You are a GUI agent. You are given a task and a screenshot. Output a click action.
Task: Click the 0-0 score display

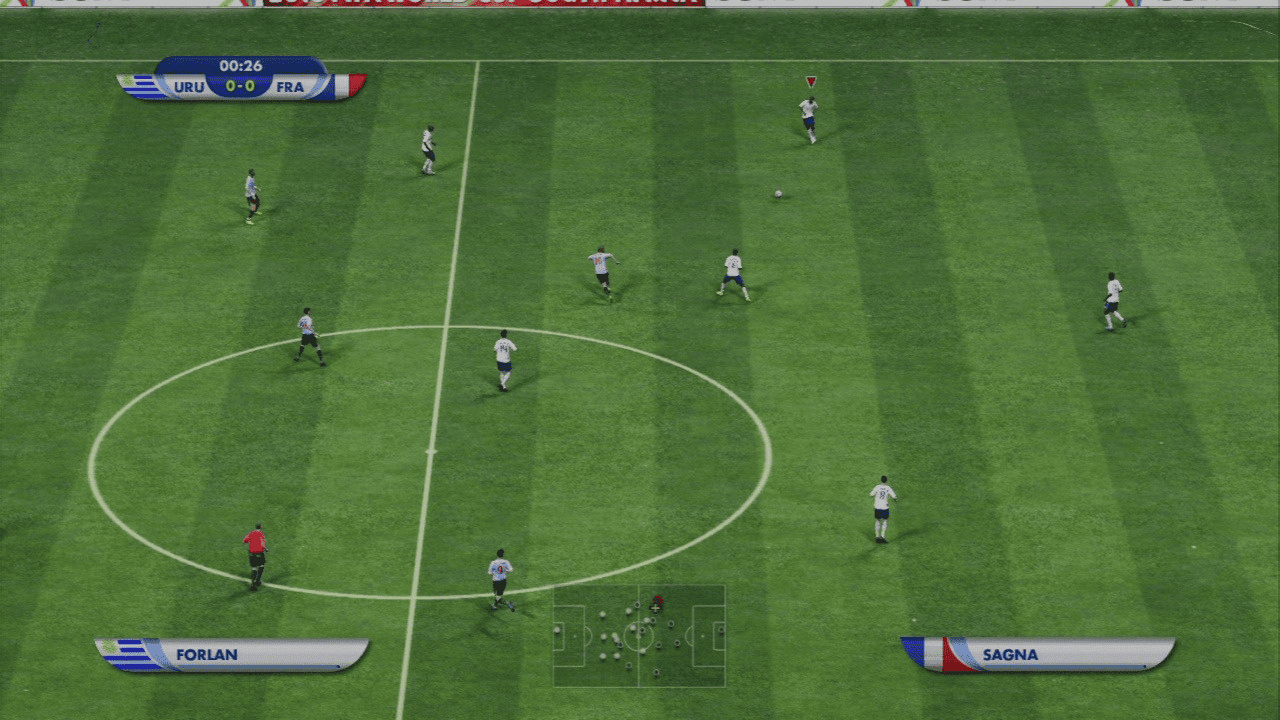click(x=241, y=85)
